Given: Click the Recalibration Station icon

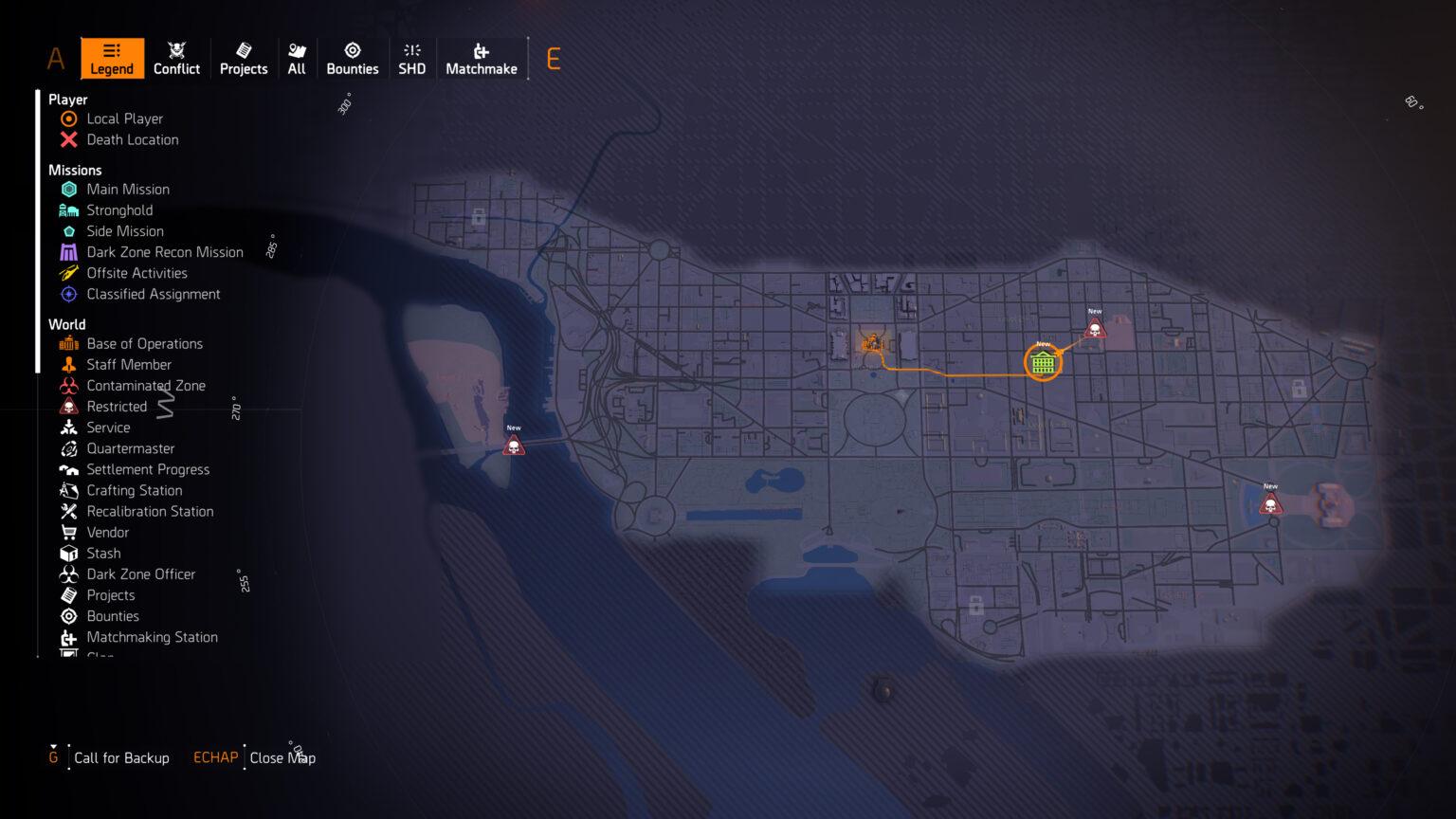Looking at the screenshot, I should [x=68, y=511].
